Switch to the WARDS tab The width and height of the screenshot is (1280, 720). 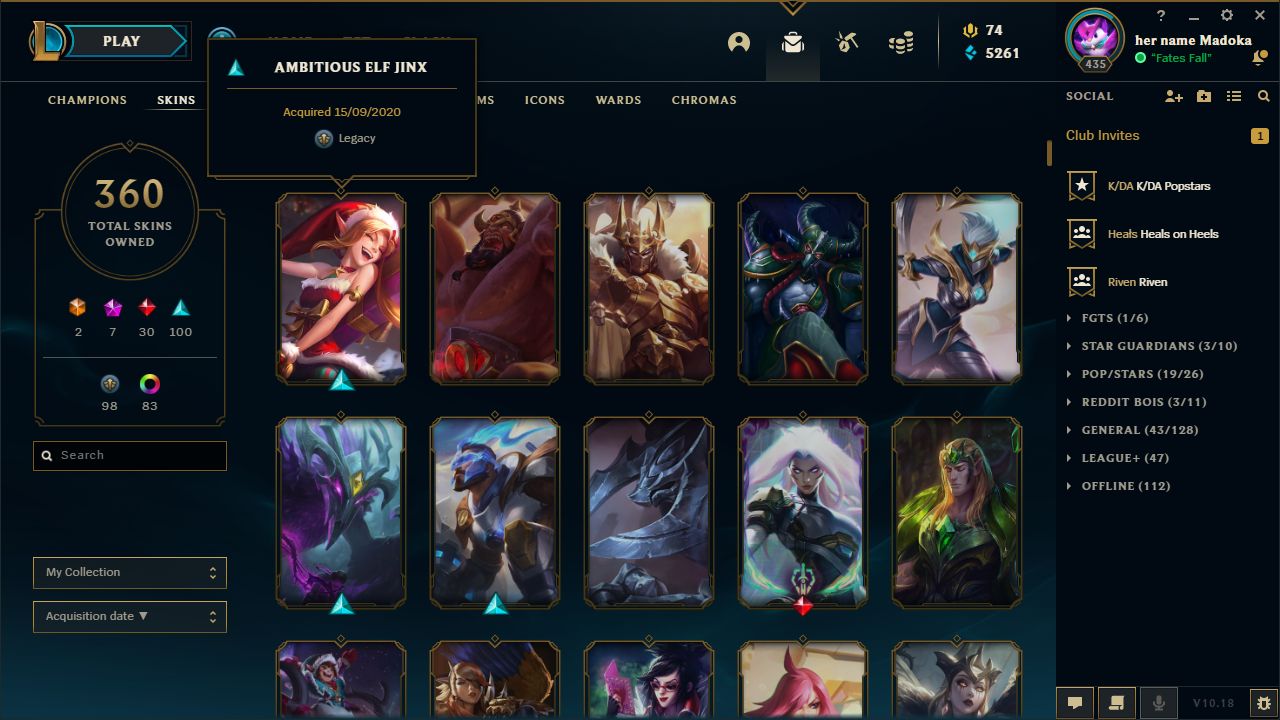point(618,100)
